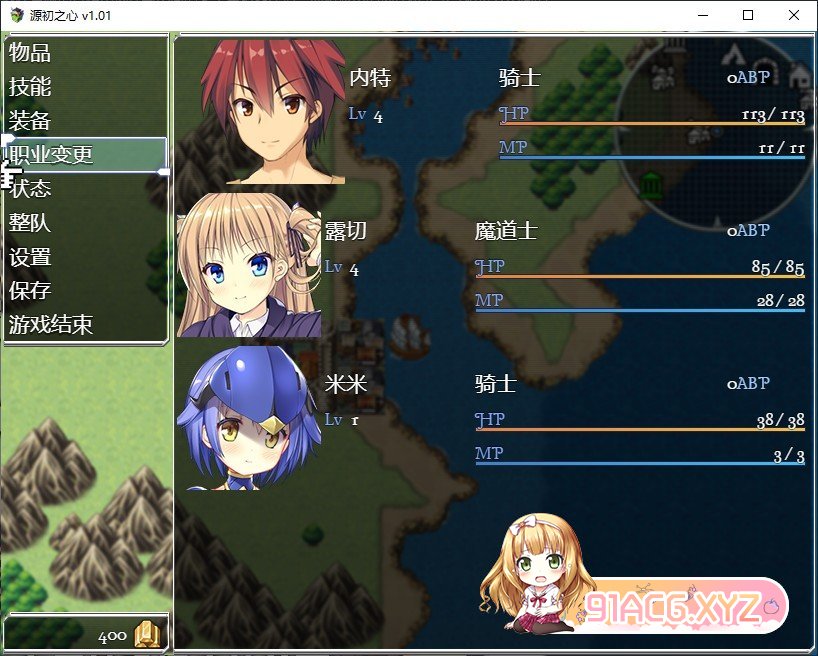Choose 职业变更 class change option
This screenshot has height=656, width=818.
[x=52, y=155]
